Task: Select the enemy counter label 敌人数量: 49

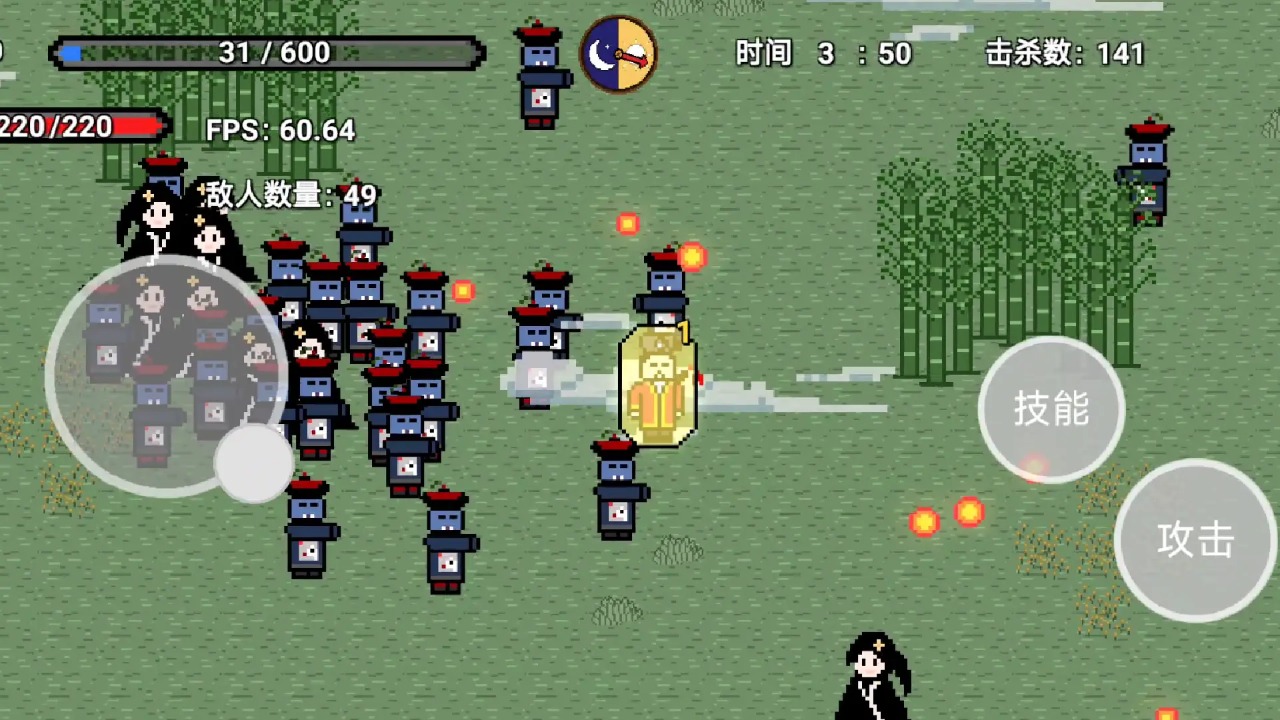Action: point(288,197)
